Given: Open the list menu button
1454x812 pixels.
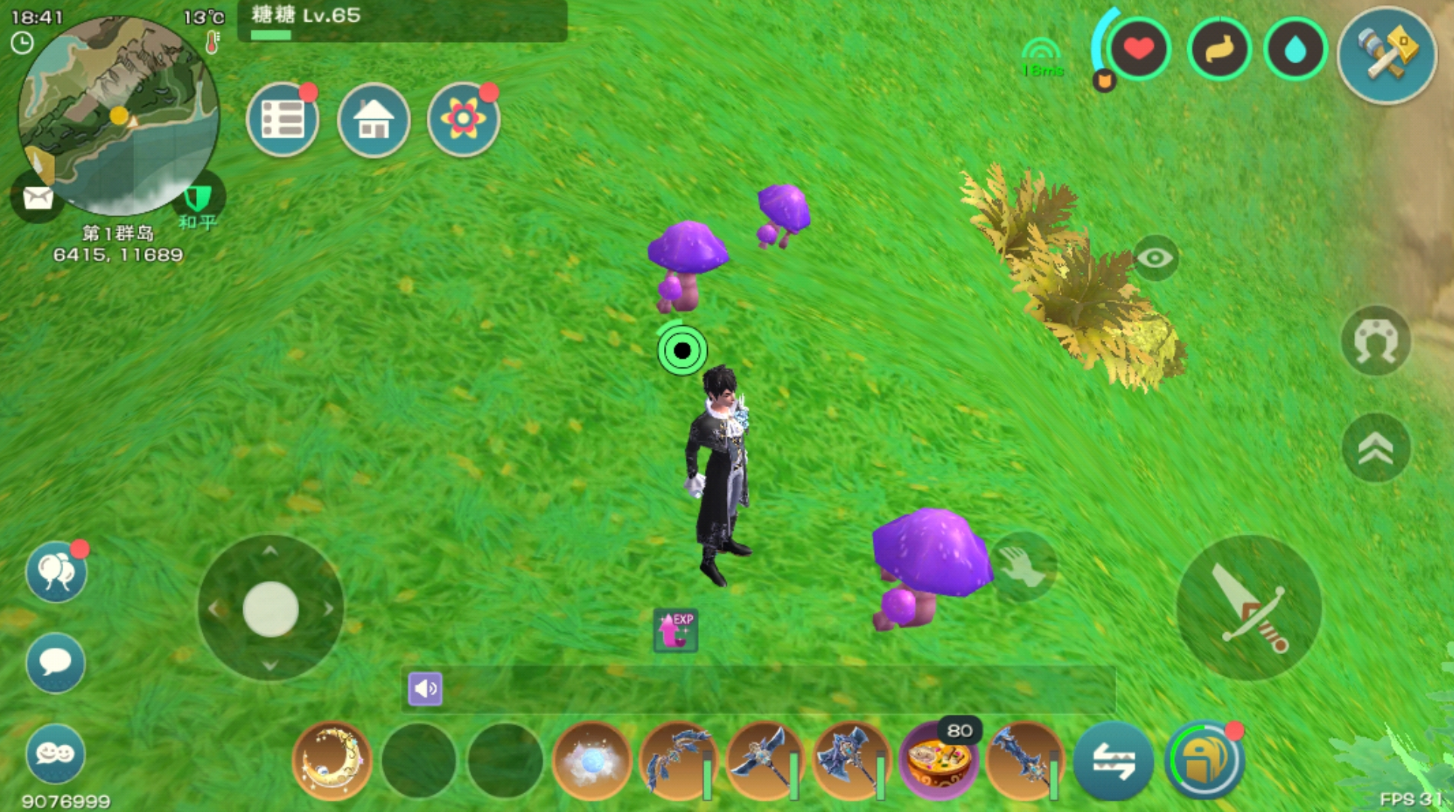Looking at the screenshot, I should click(283, 120).
